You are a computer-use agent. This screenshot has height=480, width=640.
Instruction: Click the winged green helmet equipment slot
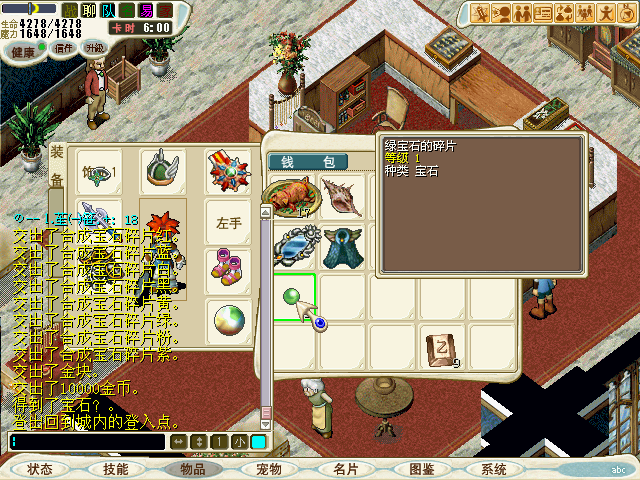click(x=161, y=171)
